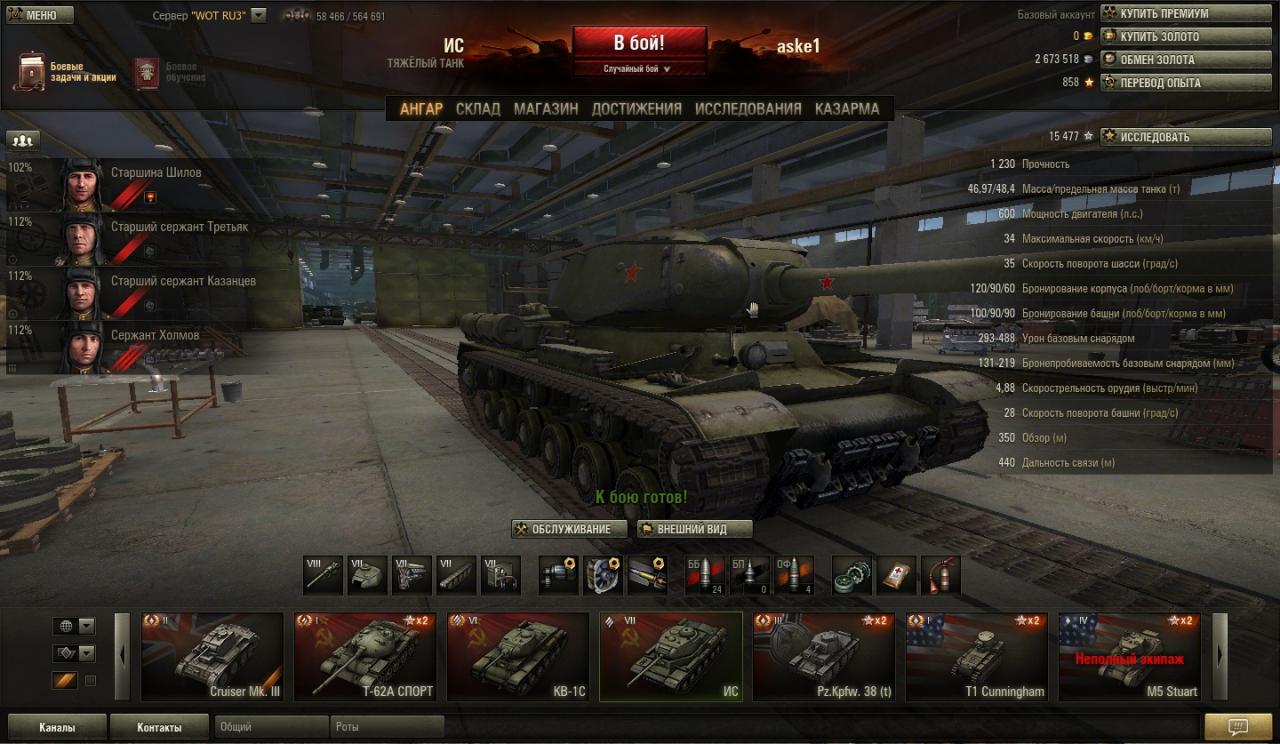The width and height of the screenshot is (1280, 744).
Task: Show the Достижения tab
Action: (x=636, y=109)
